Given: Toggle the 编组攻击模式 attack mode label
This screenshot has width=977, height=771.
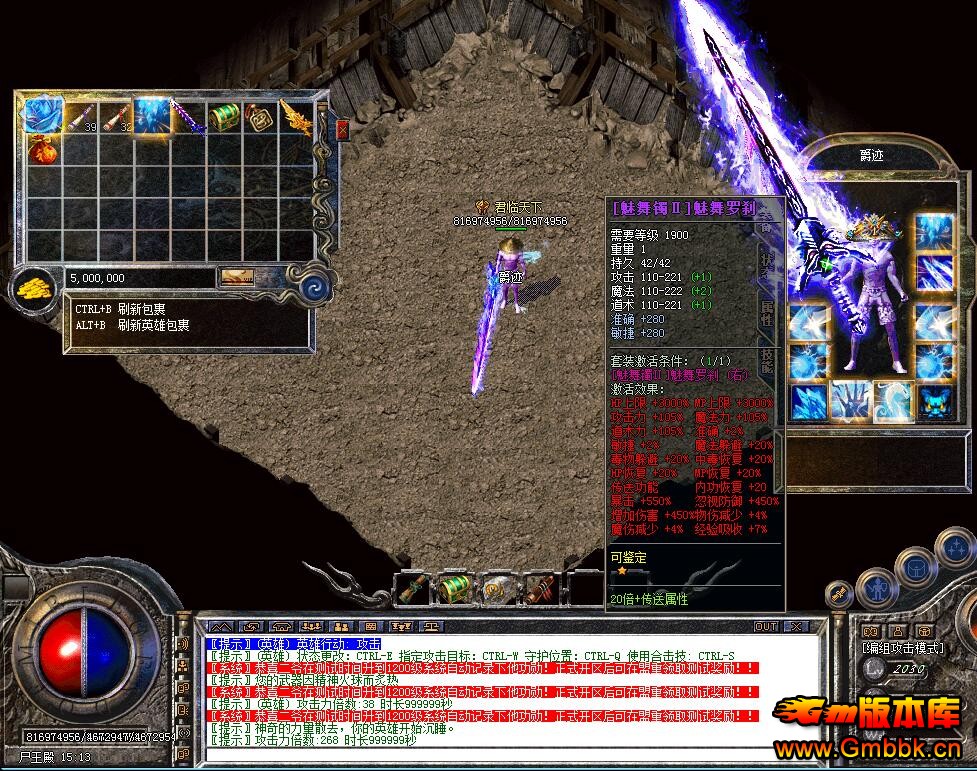Looking at the screenshot, I should [x=903, y=648].
